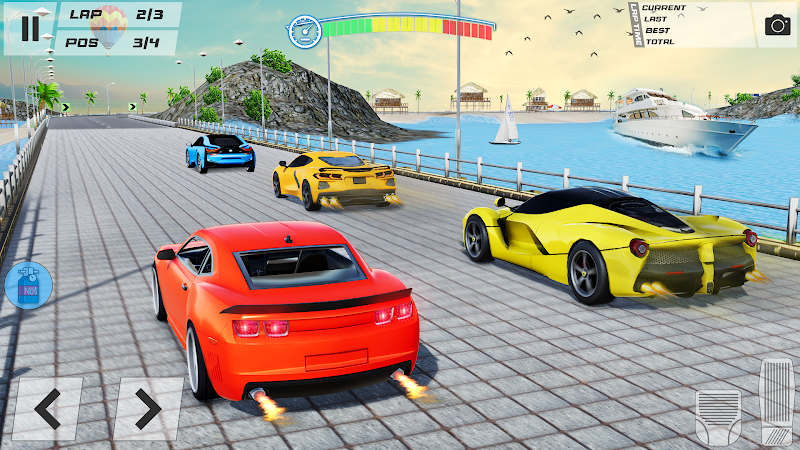800x450 pixels.
Task: Hit the brake pedal
Action: 718,415
